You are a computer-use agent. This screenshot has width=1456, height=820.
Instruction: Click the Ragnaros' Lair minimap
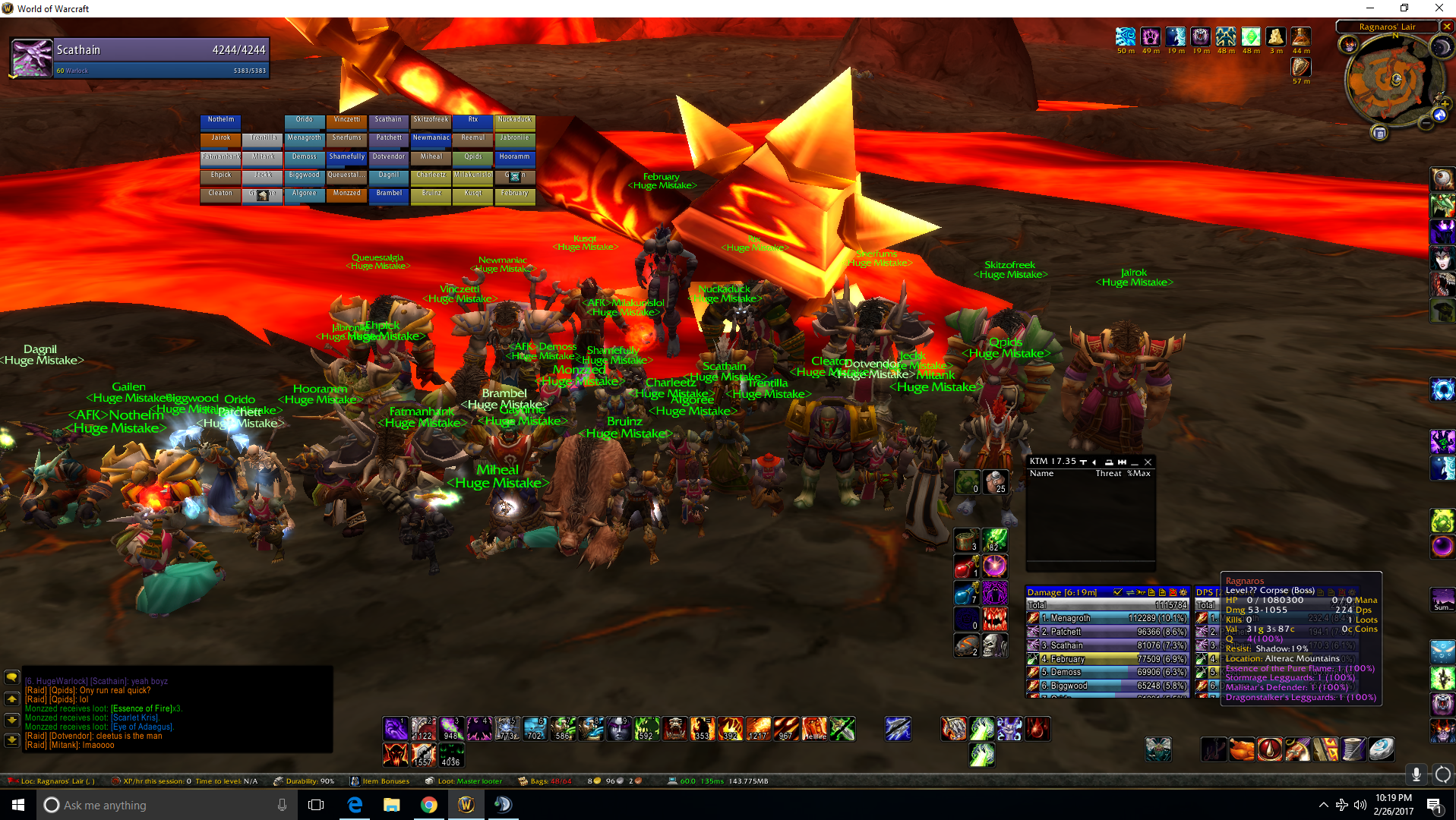click(1394, 80)
